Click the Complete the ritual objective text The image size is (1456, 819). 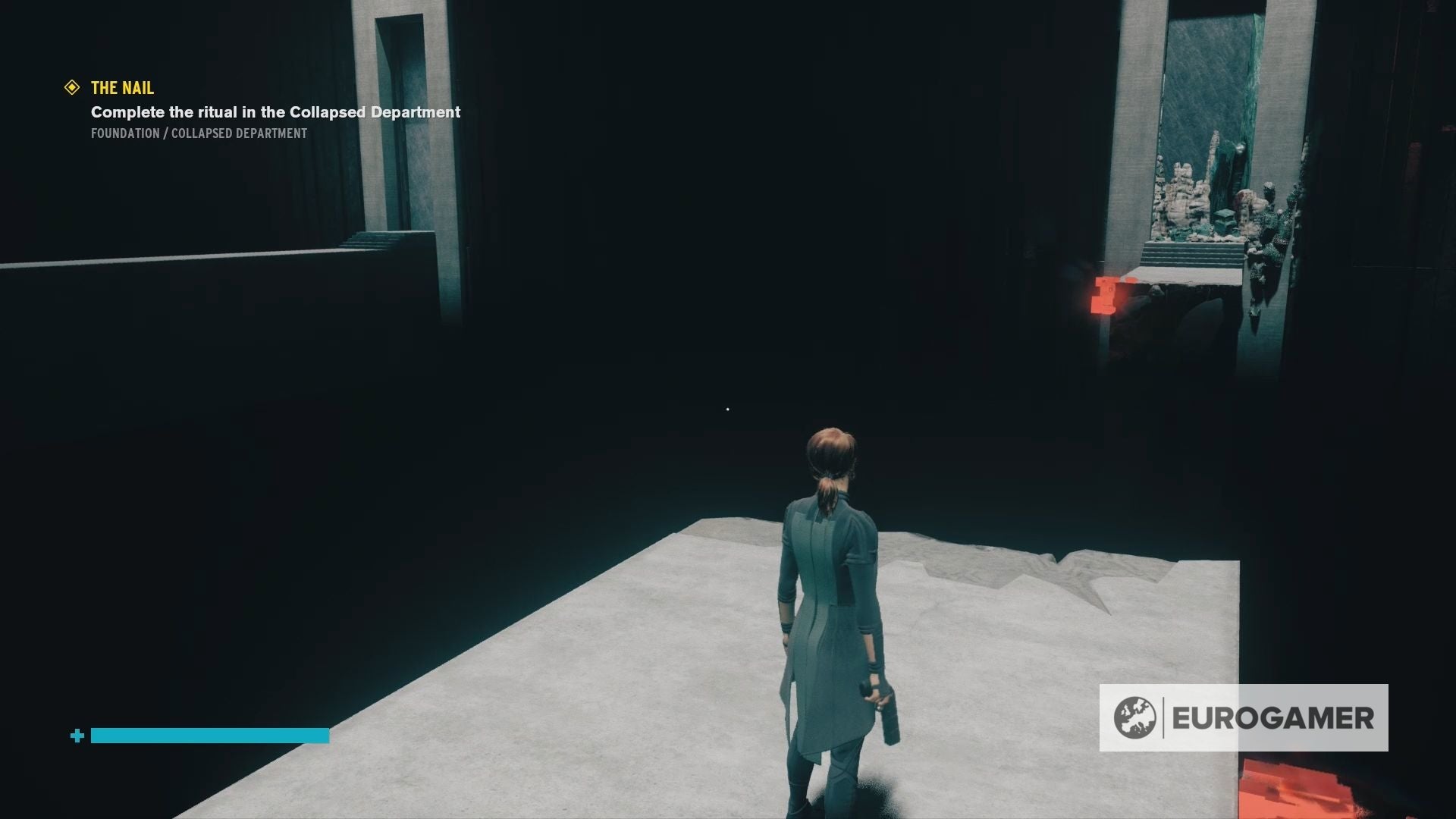(x=275, y=112)
